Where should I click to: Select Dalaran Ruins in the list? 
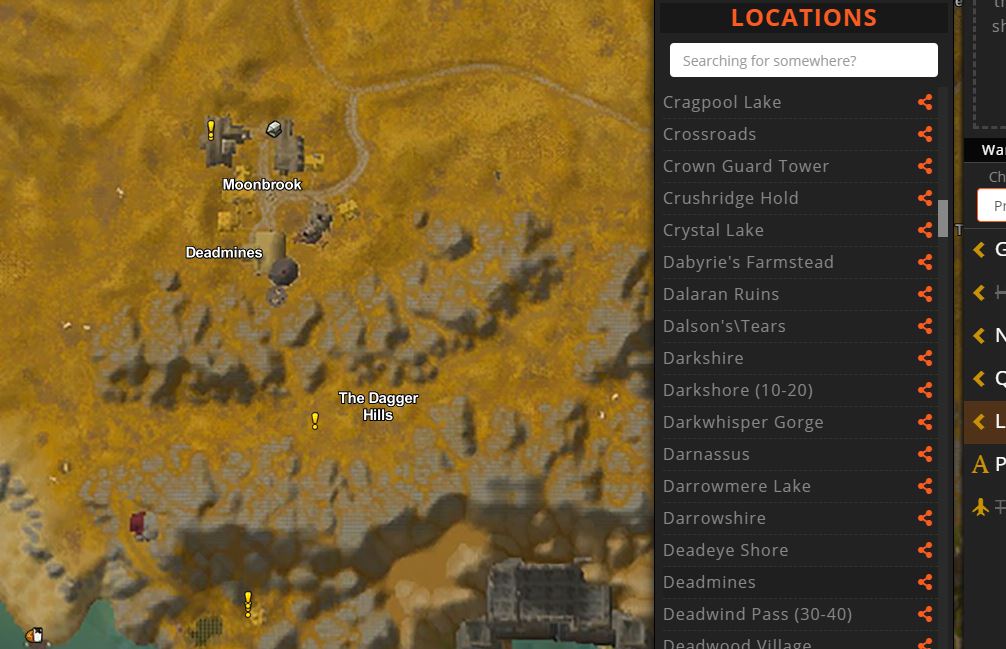tap(720, 294)
